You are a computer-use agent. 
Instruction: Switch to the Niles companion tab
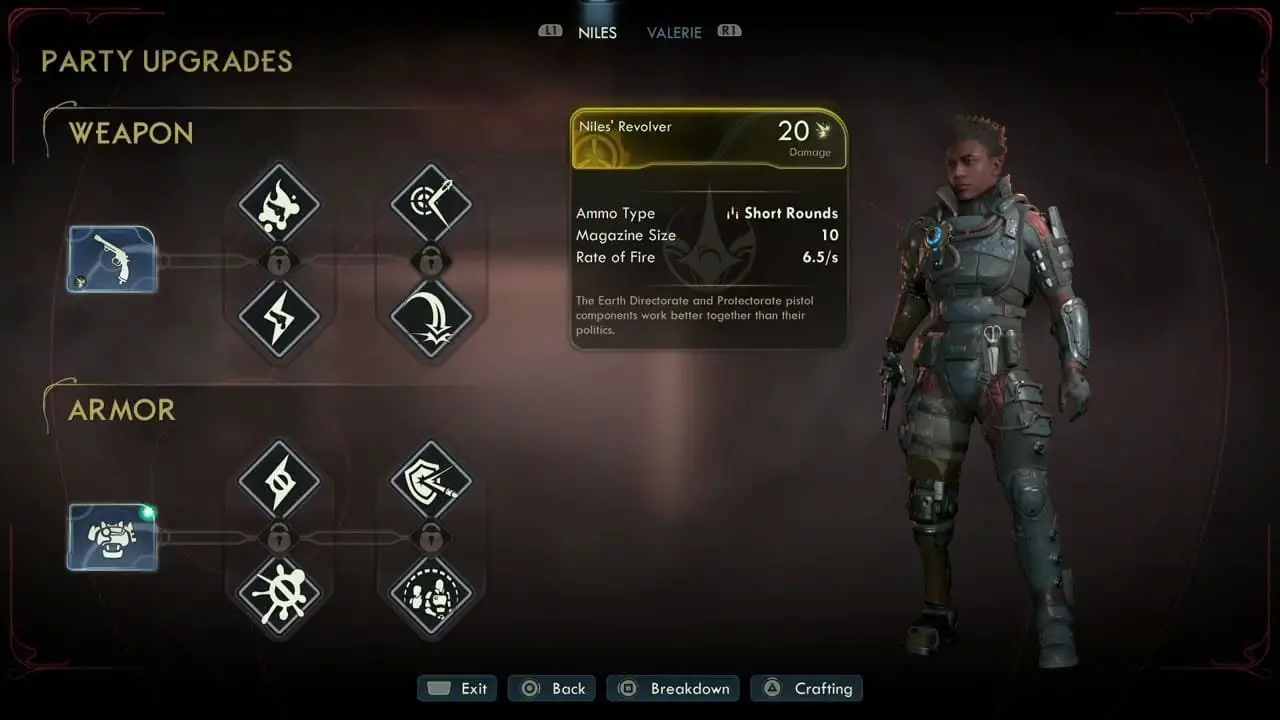tap(597, 33)
